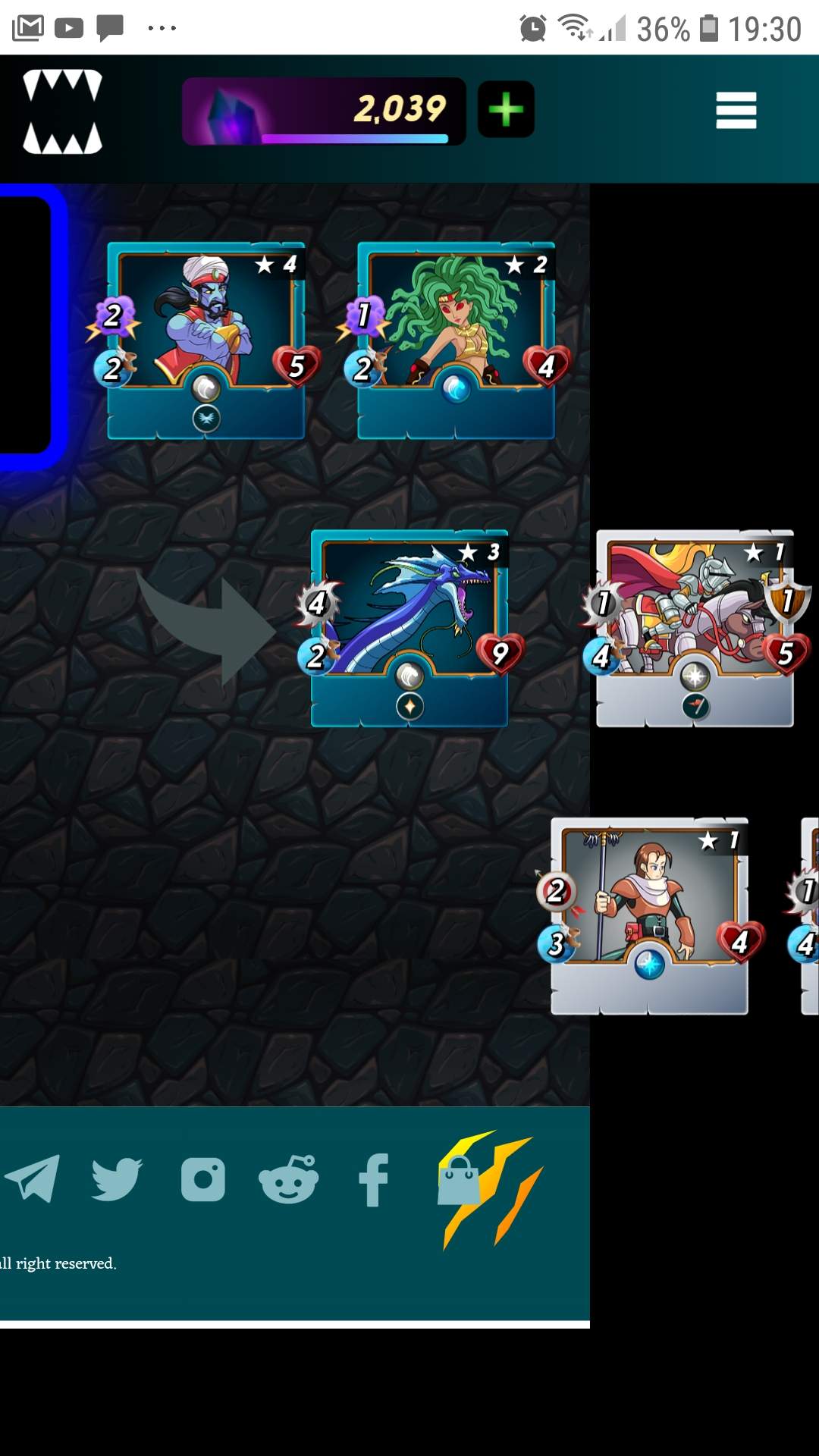Select the blue genie card
The width and height of the screenshot is (819, 1456).
206,340
